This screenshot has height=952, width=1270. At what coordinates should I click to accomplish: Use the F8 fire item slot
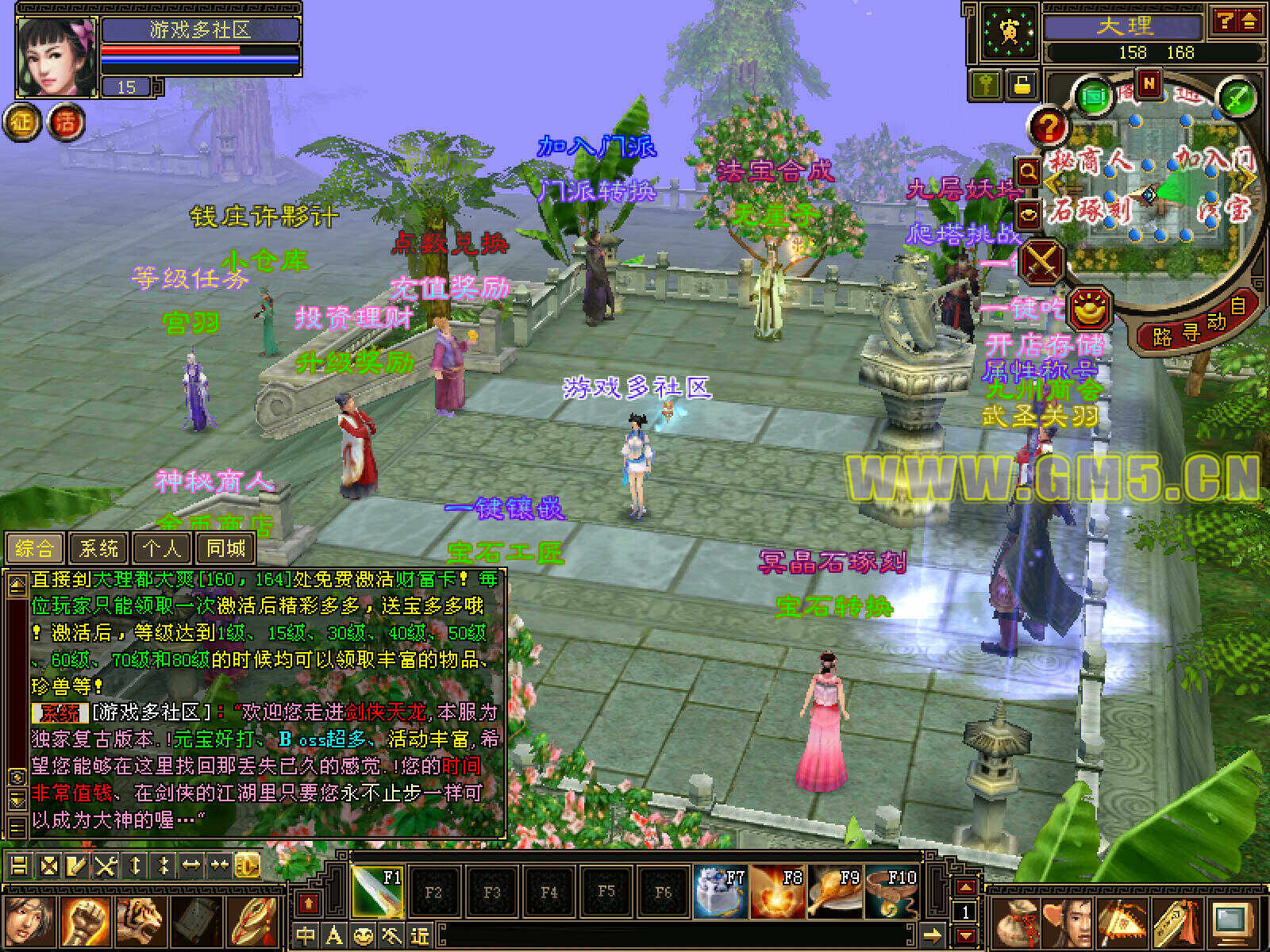point(777,891)
